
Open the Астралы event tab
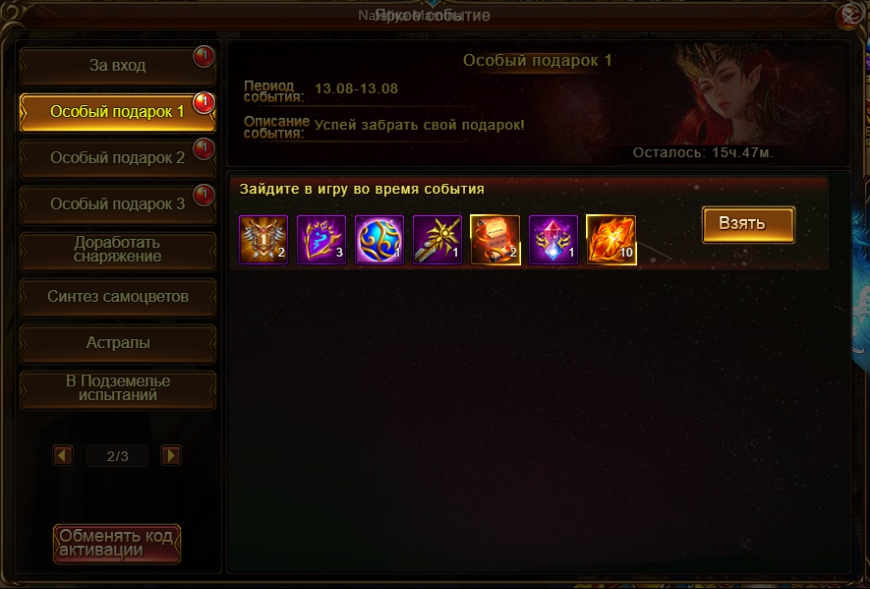click(117, 343)
